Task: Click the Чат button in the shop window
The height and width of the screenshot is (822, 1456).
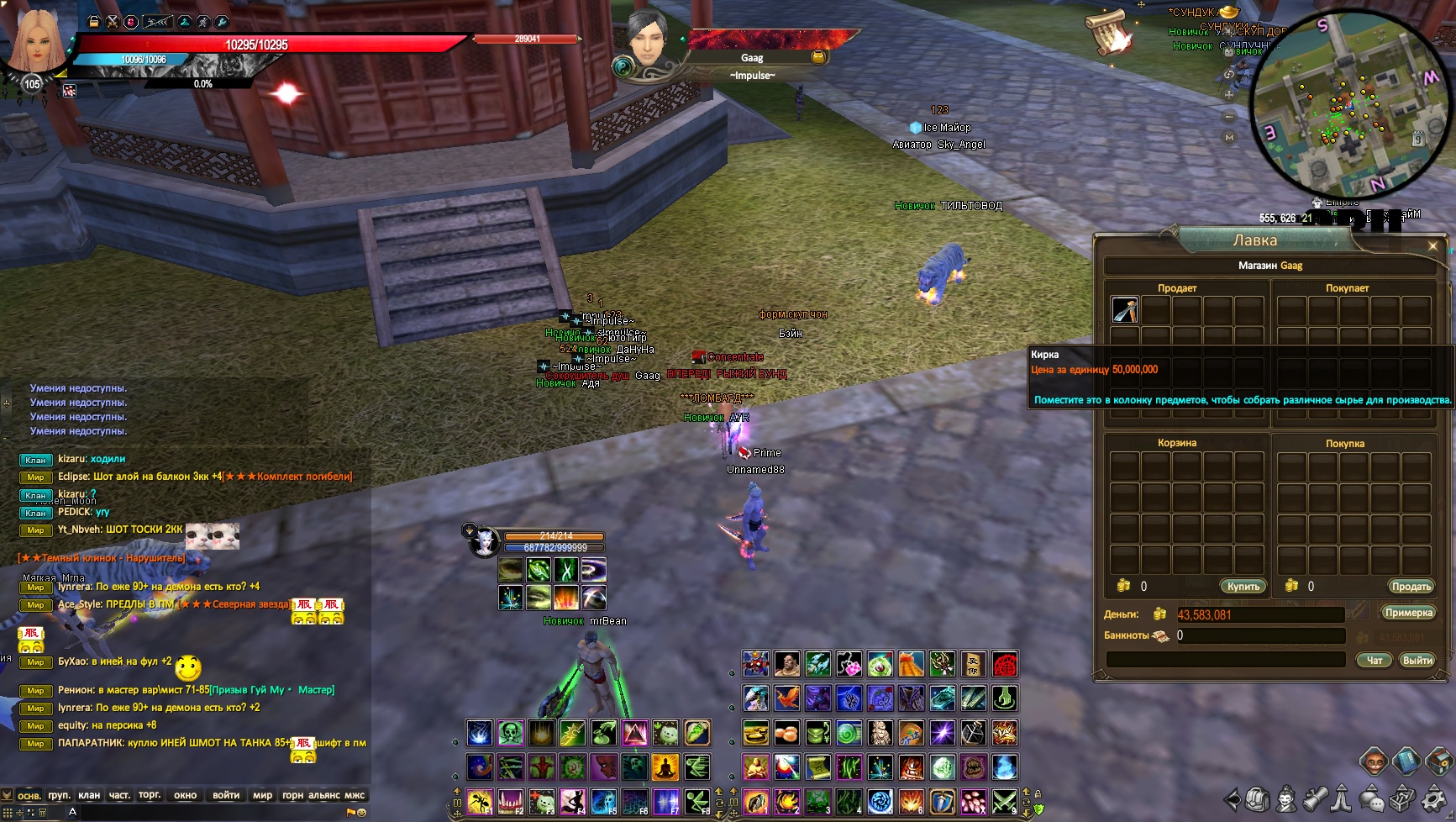Action: pyautogui.click(x=1375, y=661)
